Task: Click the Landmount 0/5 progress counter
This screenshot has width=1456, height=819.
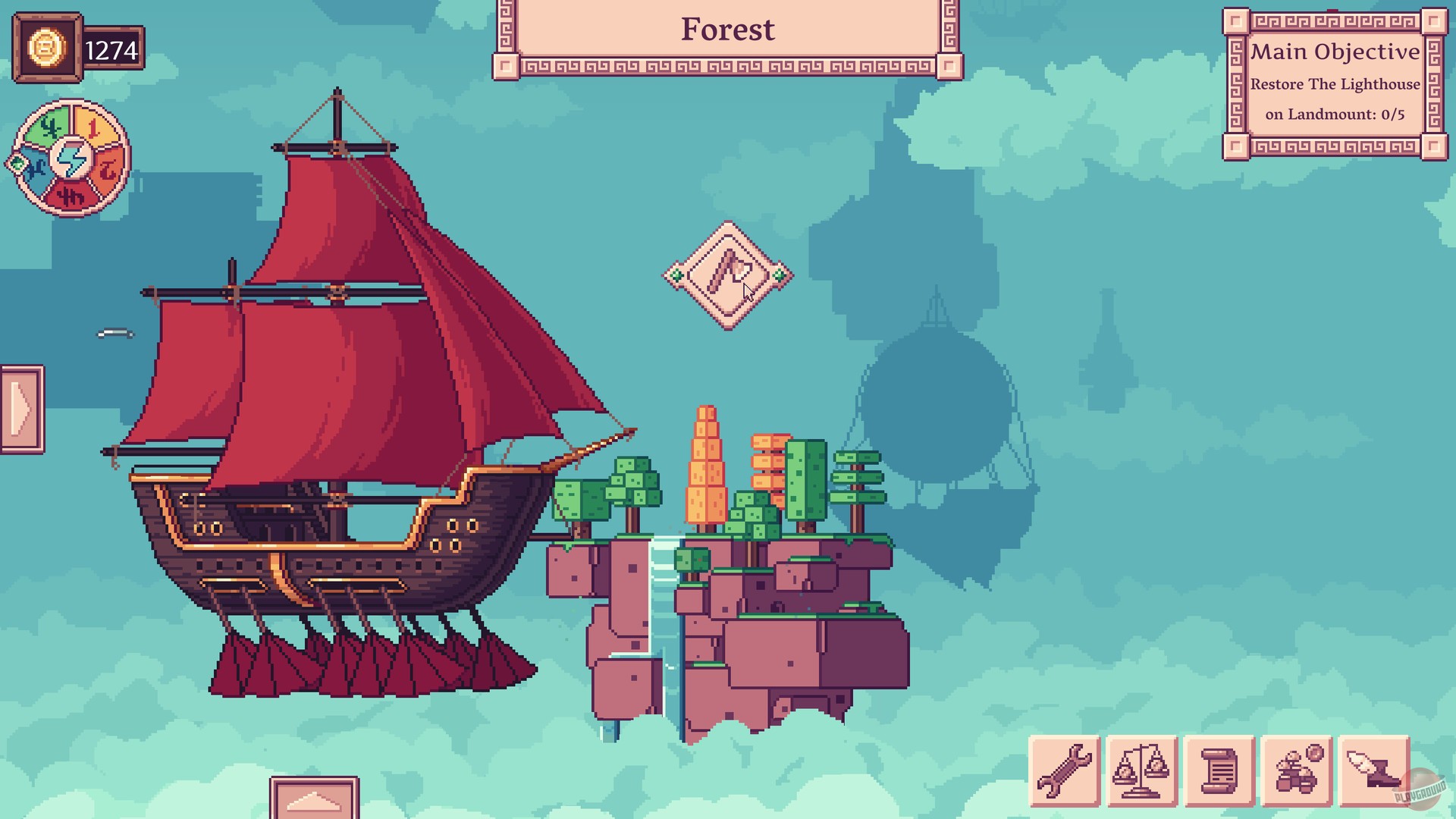Action: click(x=1337, y=114)
